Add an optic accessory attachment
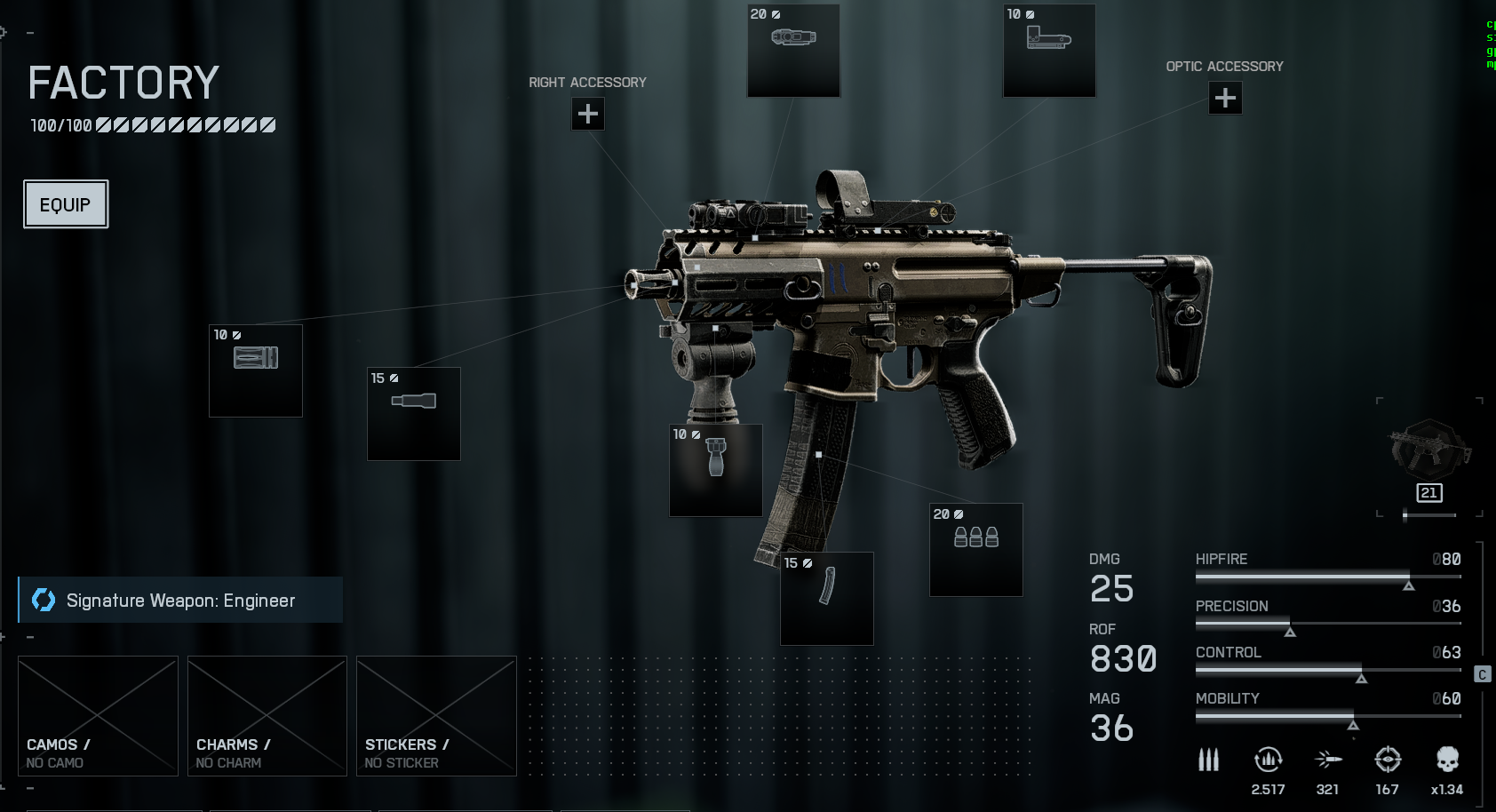Viewport: 1496px width, 812px height. click(x=1225, y=98)
